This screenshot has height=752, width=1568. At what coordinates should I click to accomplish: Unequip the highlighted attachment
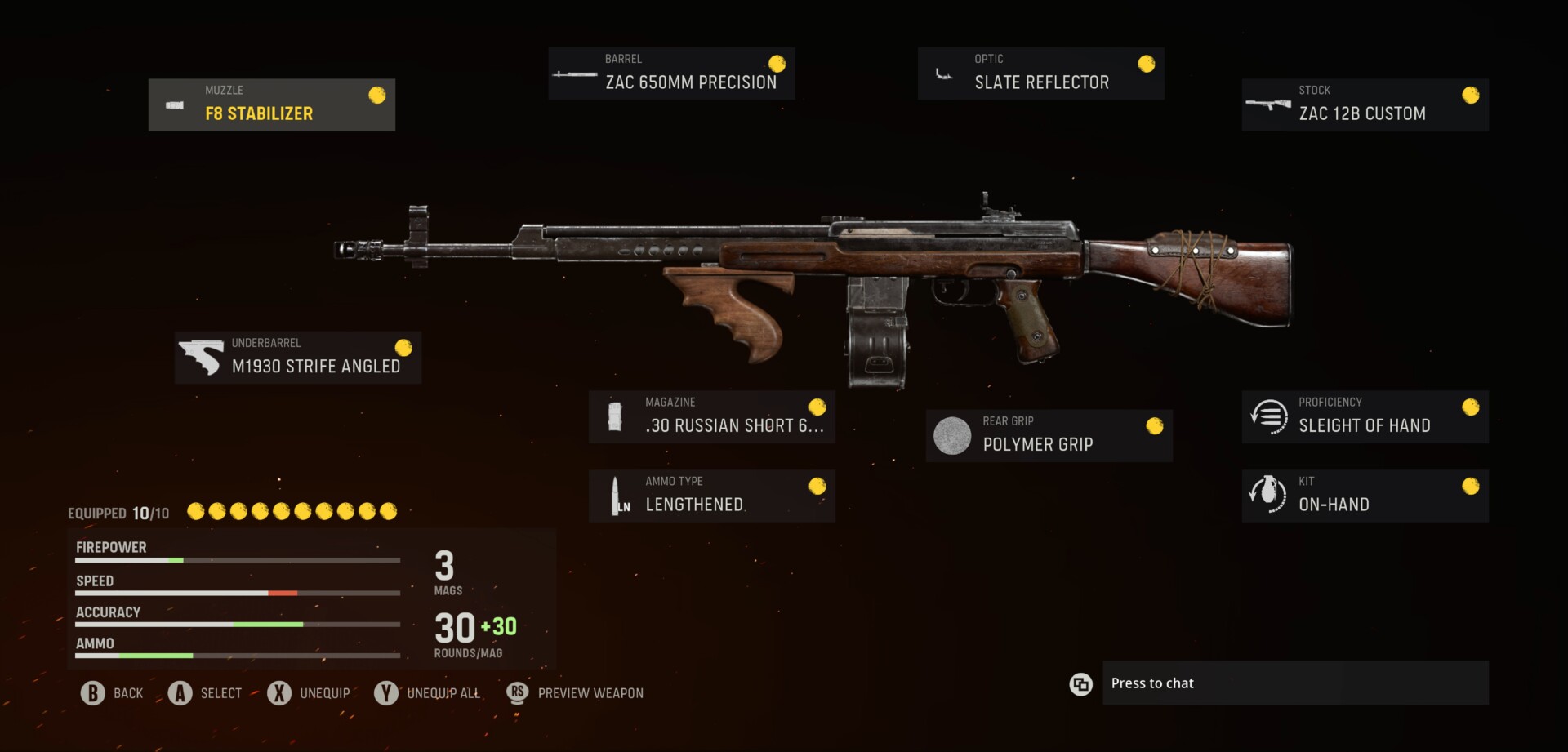pos(309,693)
